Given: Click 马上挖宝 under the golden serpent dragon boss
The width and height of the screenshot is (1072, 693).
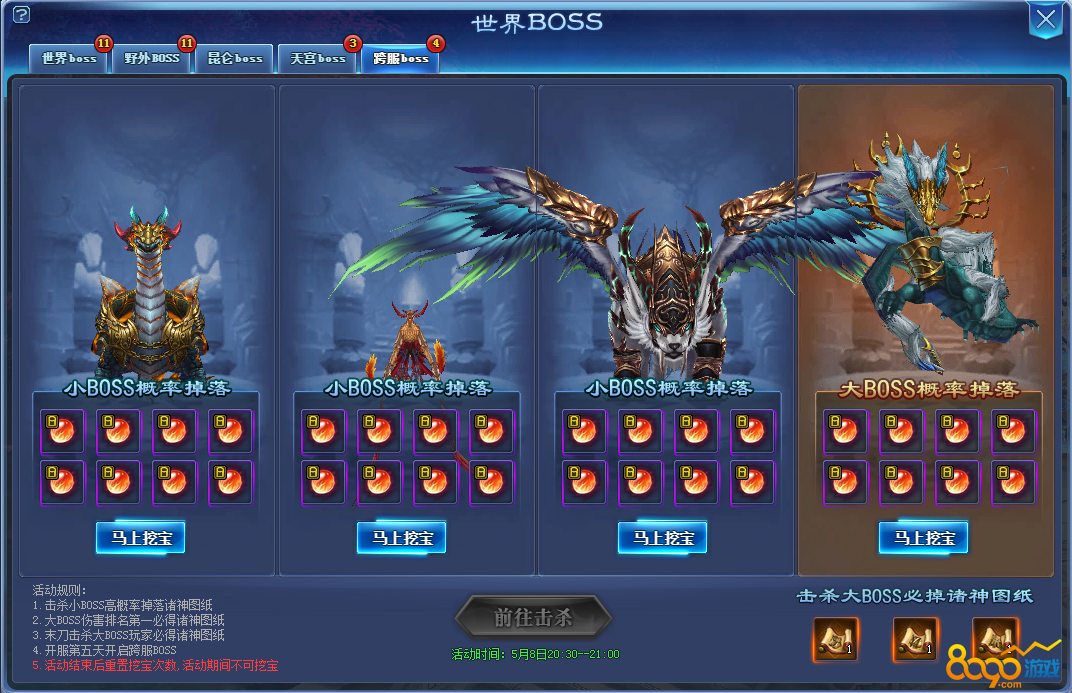Looking at the screenshot, I should 141,538.
